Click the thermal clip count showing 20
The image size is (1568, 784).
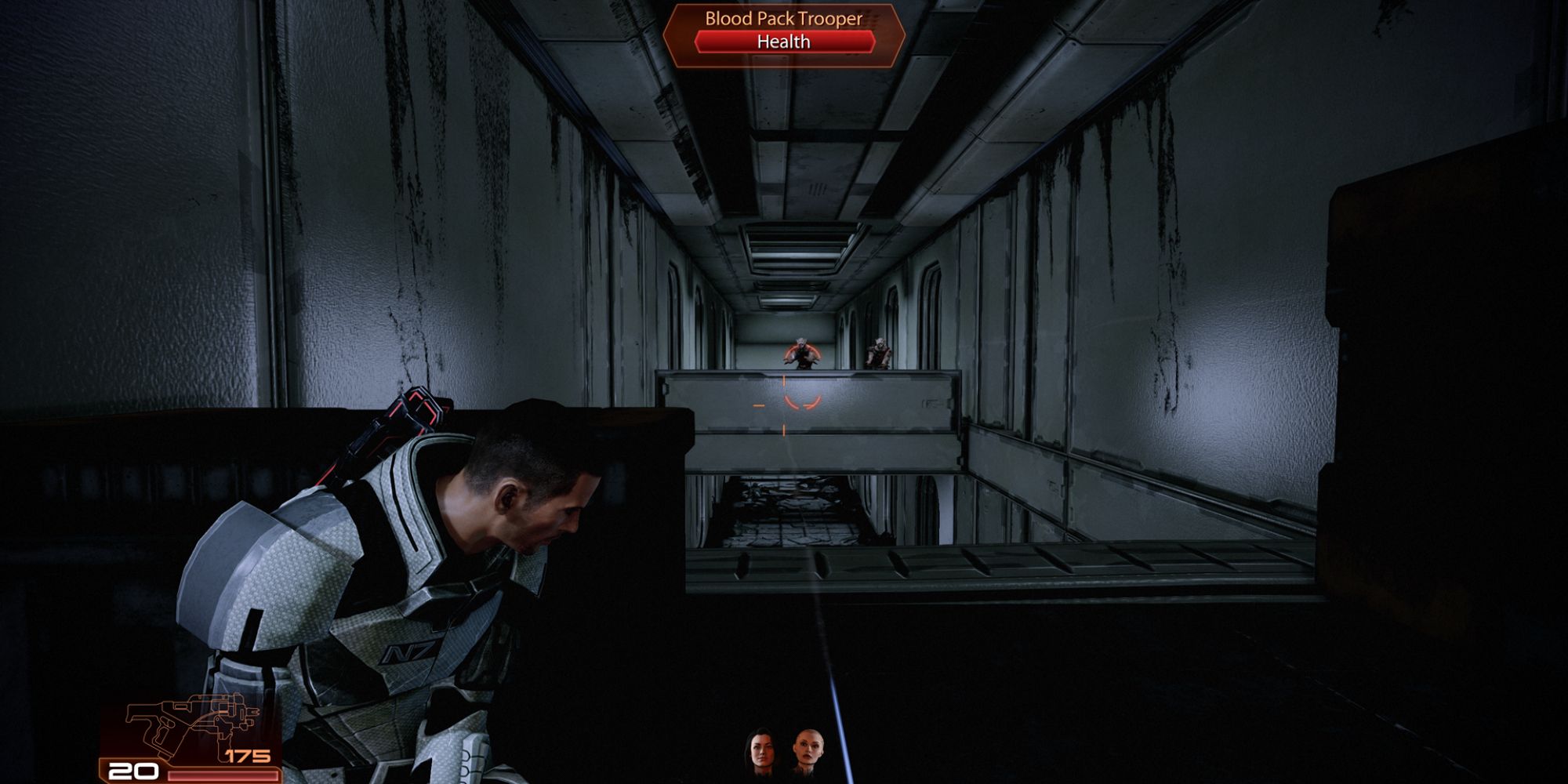(133, 771)
